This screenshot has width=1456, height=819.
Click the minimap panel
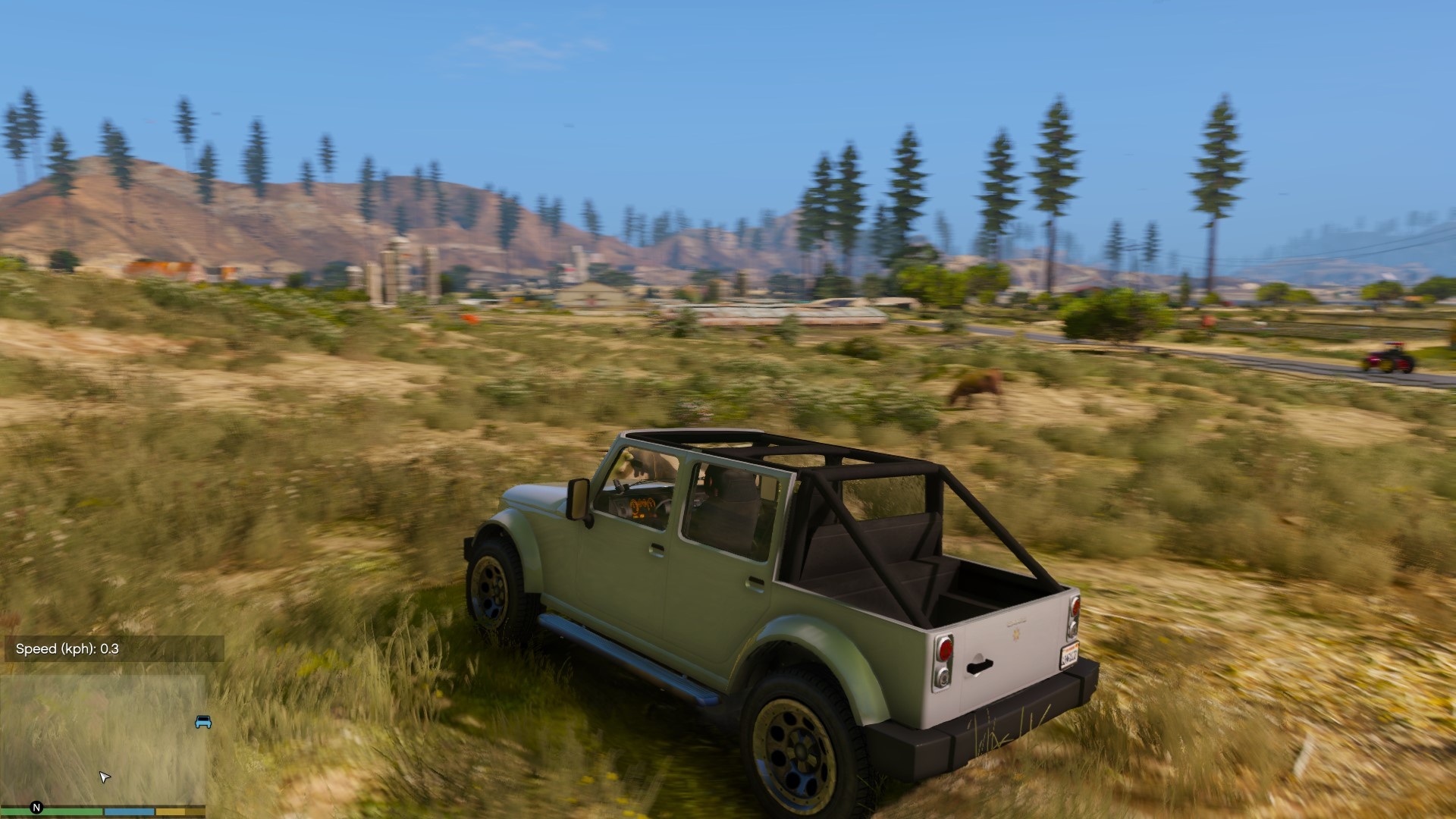(x=102, y=739)
